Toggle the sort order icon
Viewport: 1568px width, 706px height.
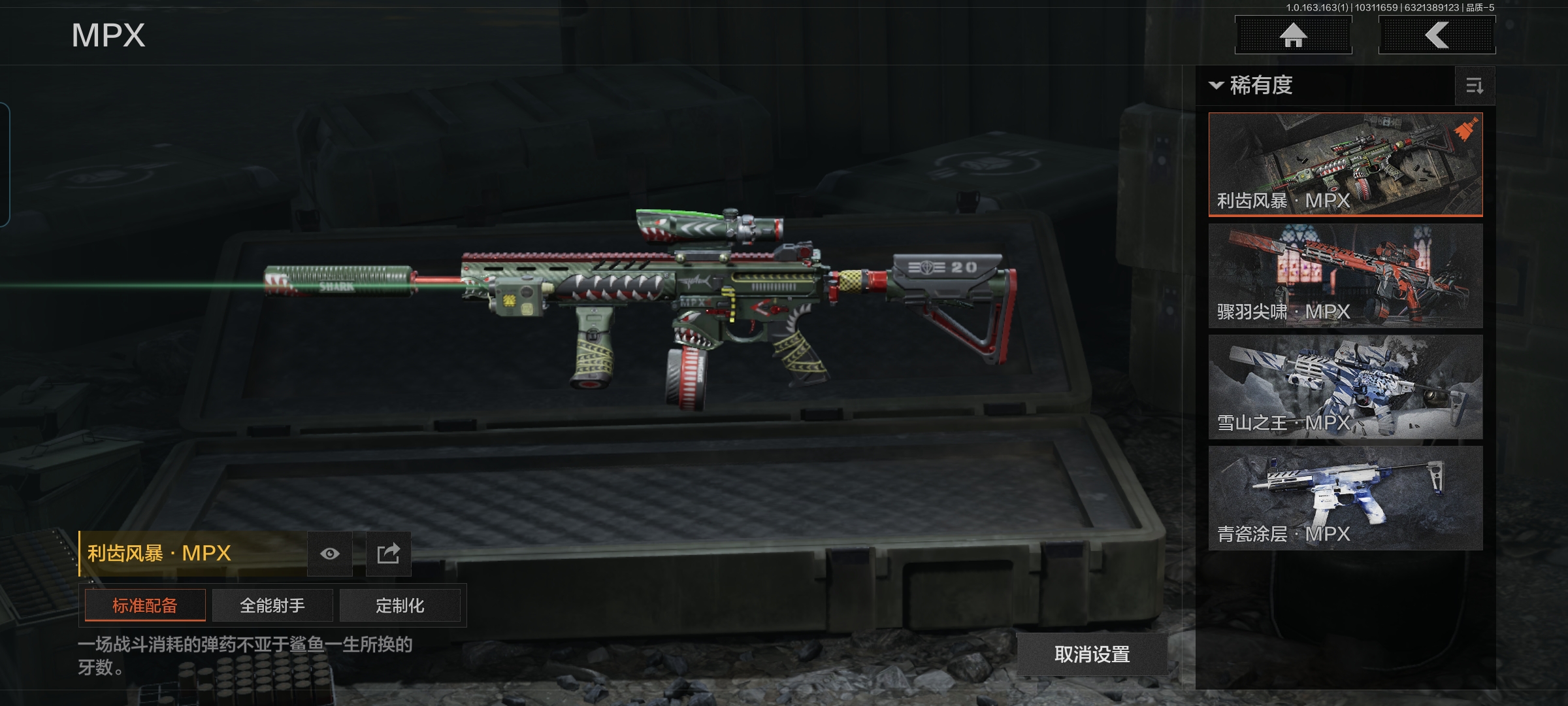point(1475,86)
